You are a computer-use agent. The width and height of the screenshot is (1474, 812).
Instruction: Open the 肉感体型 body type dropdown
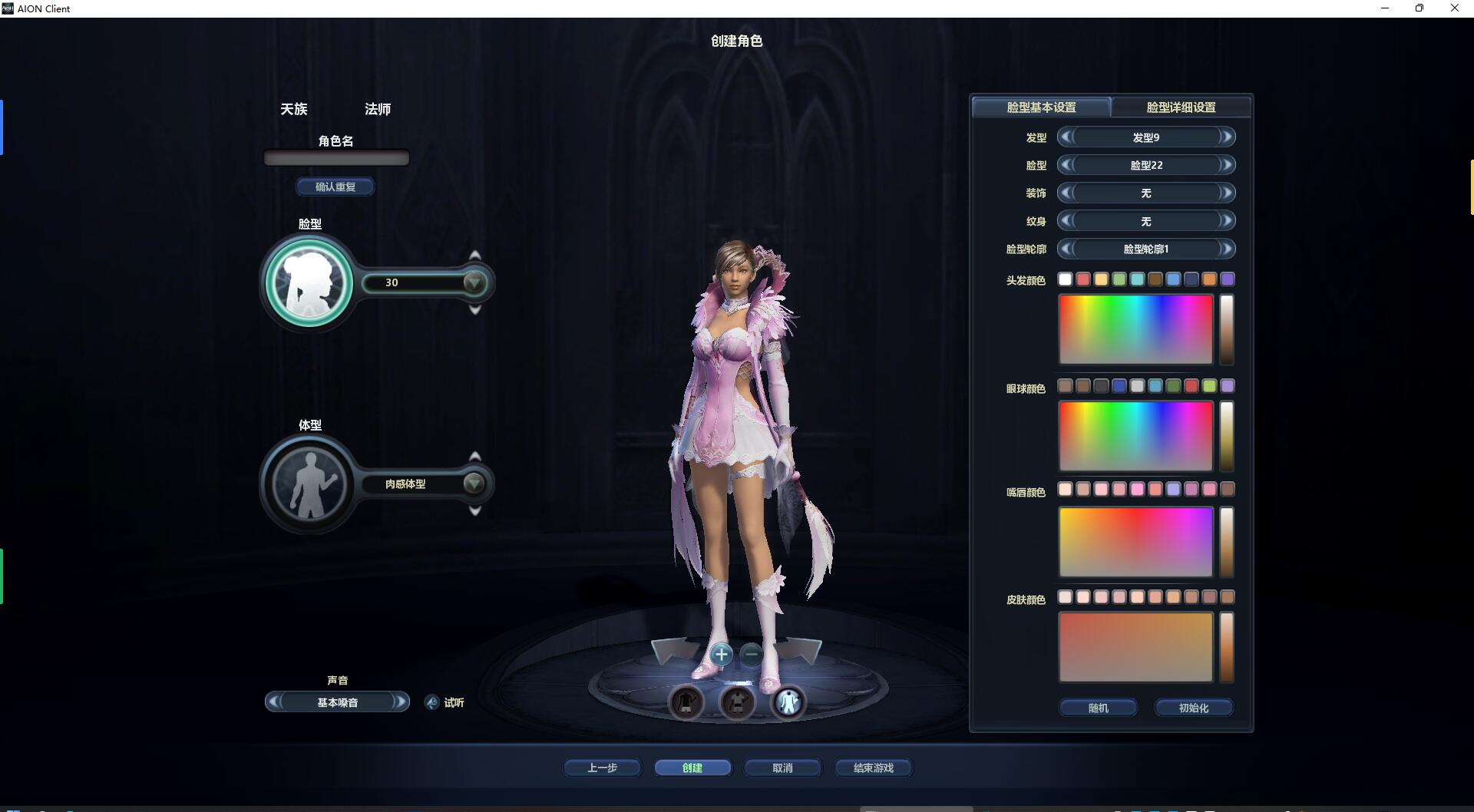(474, 484)
